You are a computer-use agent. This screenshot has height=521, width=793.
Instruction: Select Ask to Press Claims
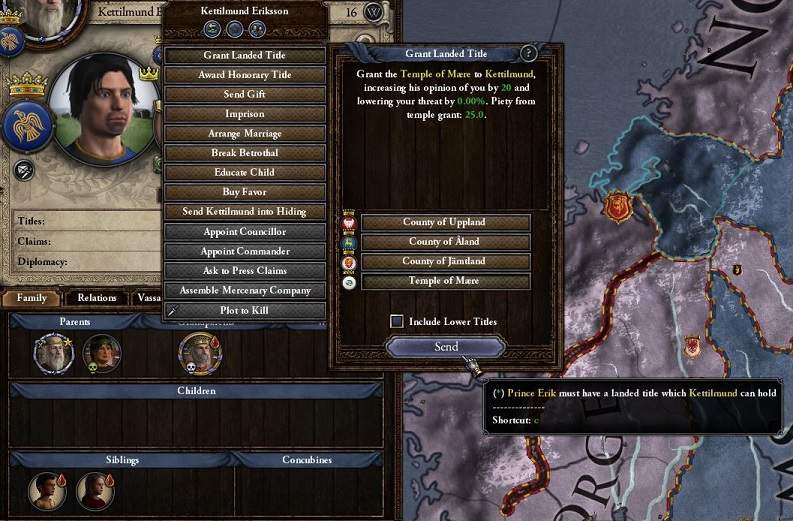[x=245, y=271]
